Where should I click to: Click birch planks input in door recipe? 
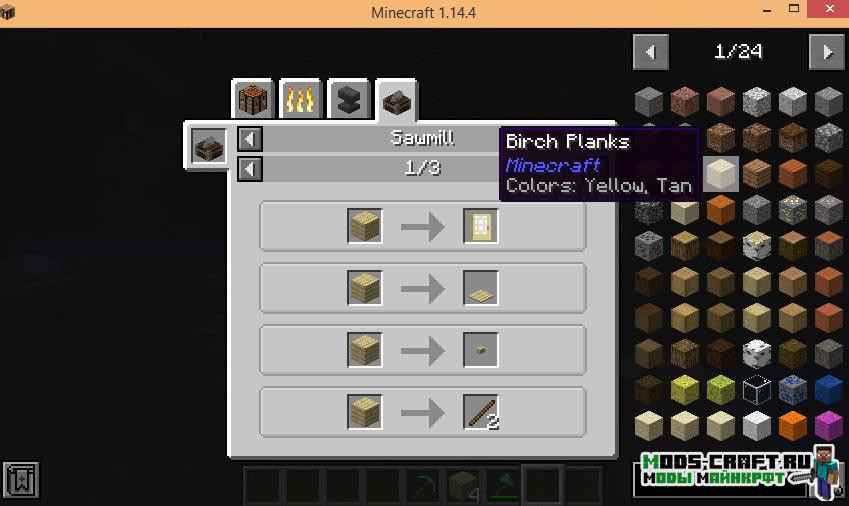click(x=365, y=226)
